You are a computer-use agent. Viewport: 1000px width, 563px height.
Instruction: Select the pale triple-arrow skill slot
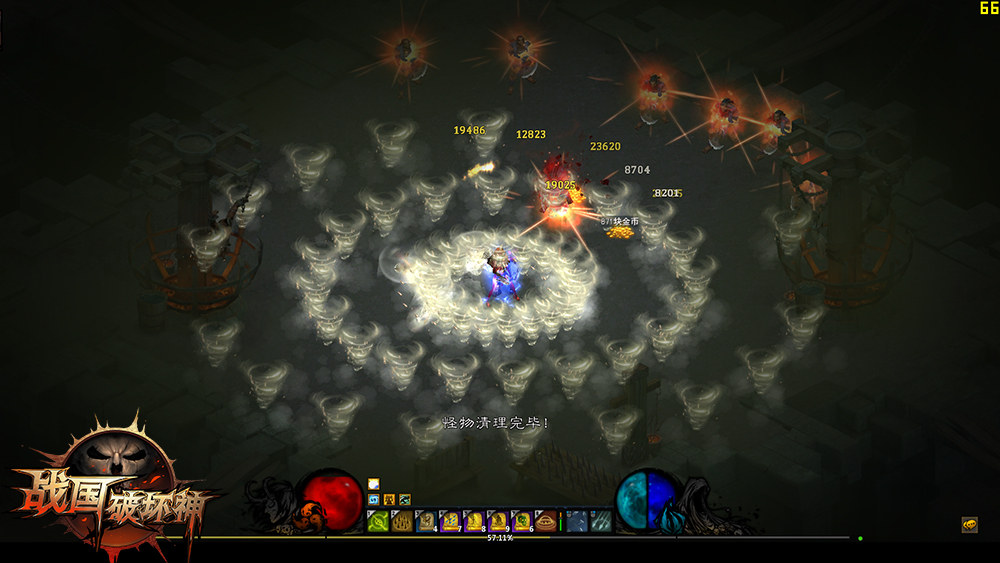pos(602,521)
